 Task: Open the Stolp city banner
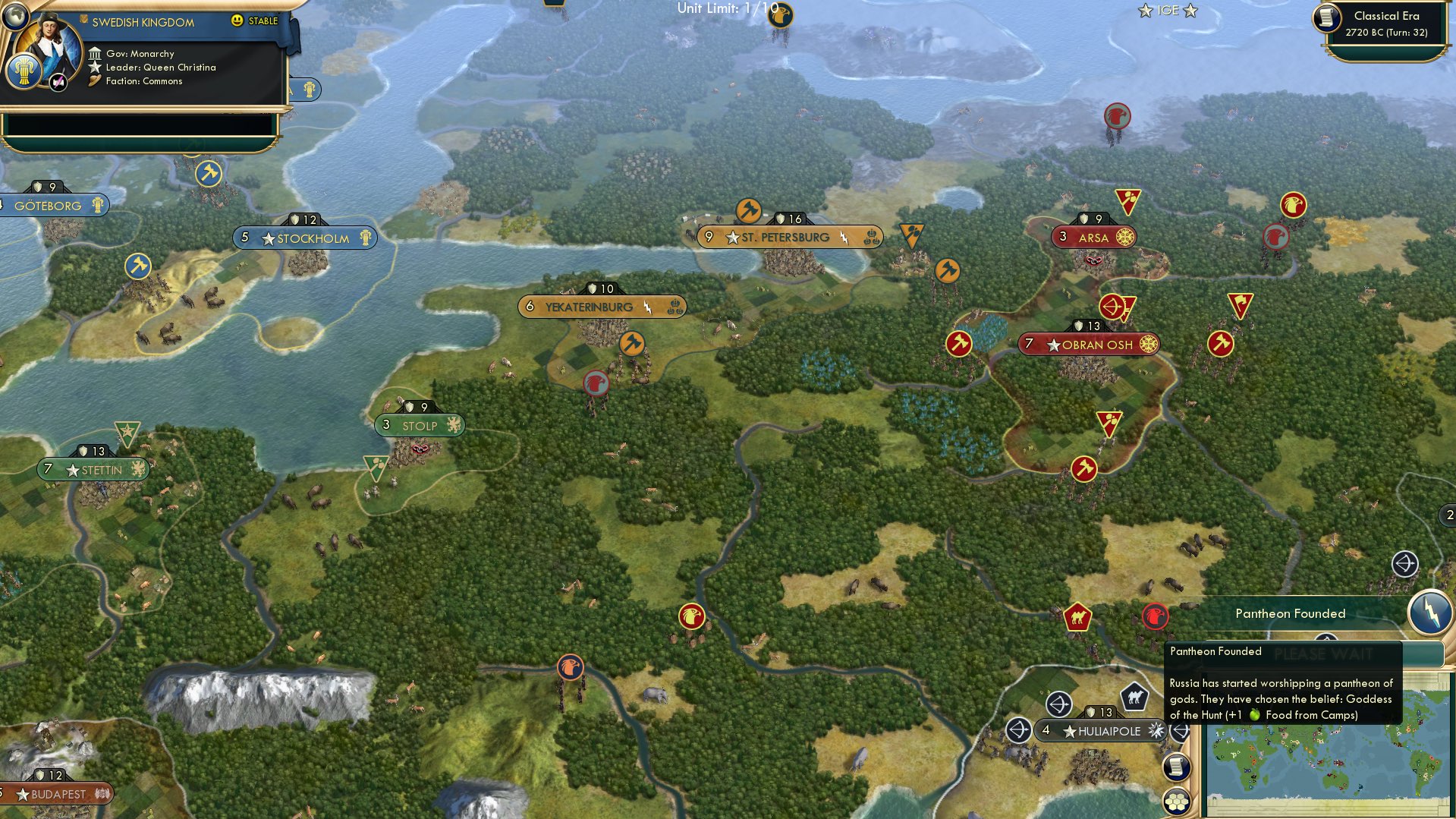coord(419,426)
